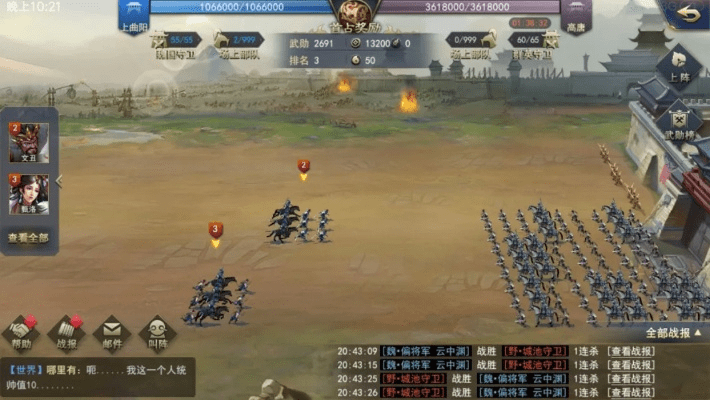Select the female general portrait
This screenshot has width=710, height=400.
point(28,193)
